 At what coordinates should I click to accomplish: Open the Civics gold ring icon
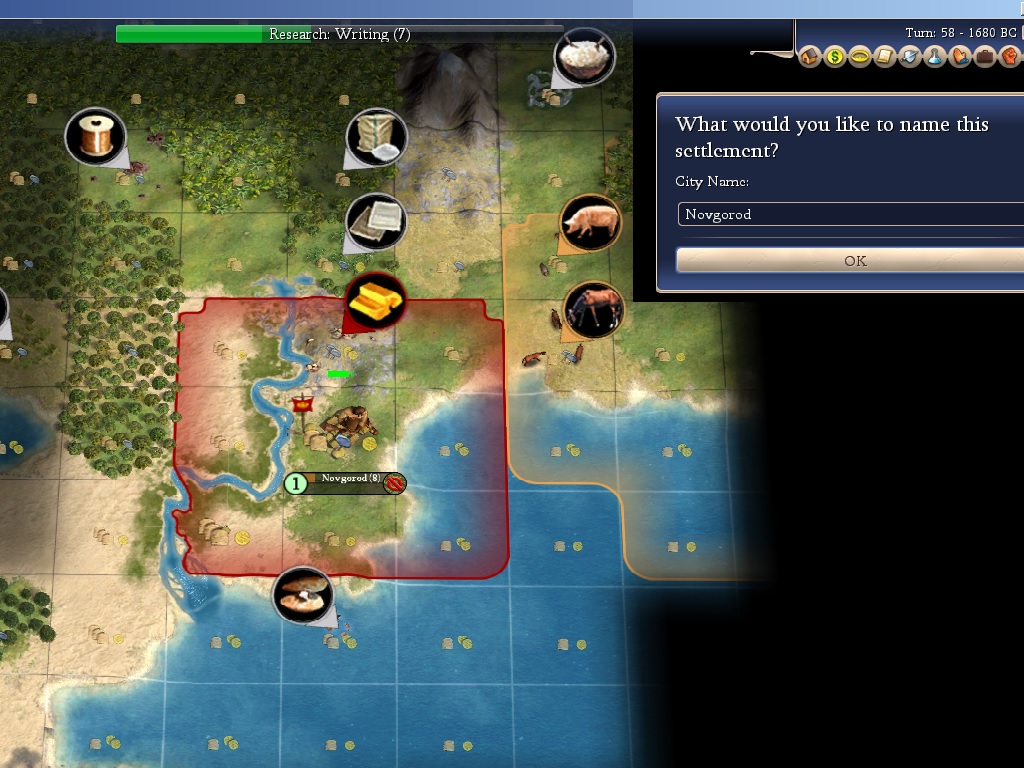coord(859,57)
